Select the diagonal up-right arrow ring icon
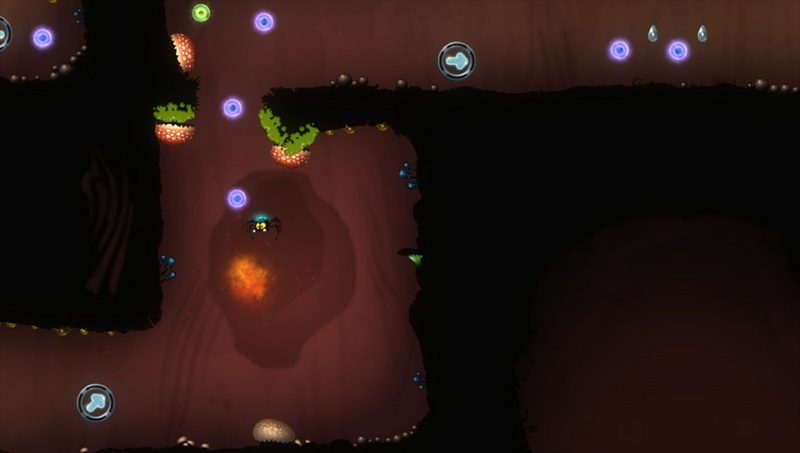Viewport: 800px width, 453px height. tap(95, 402)
